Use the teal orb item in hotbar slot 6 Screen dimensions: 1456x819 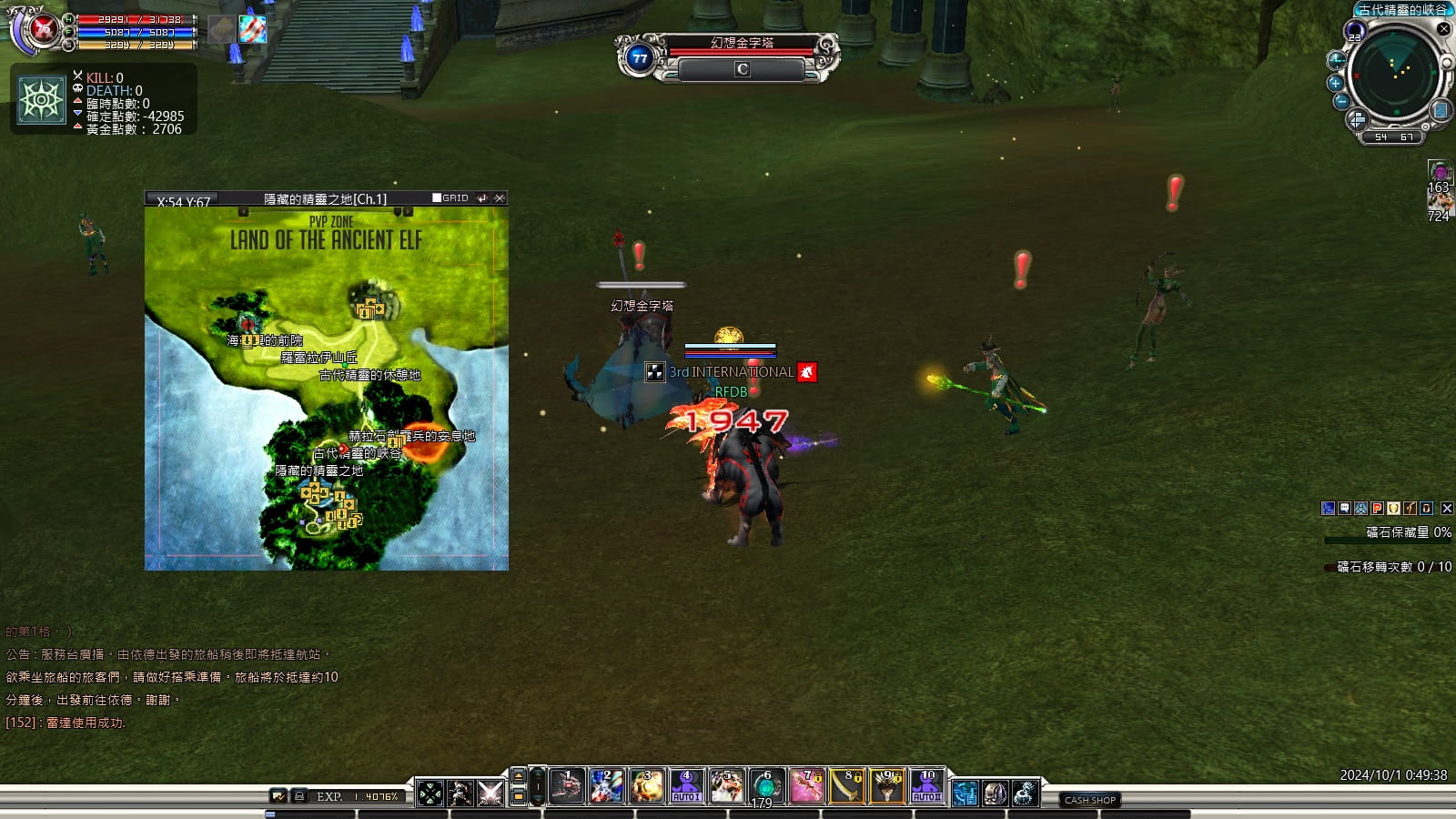click(766, 786)
